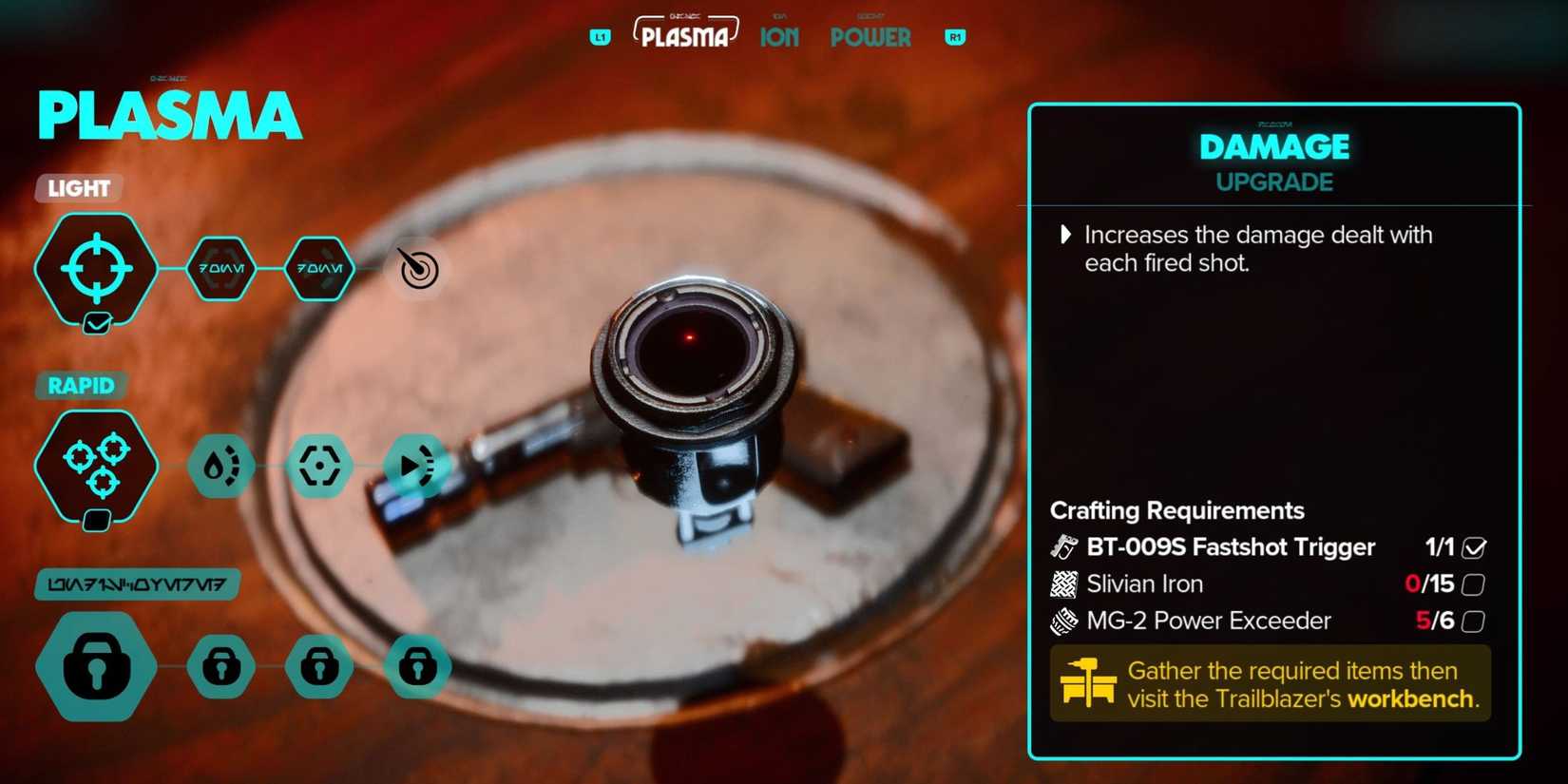The image size is (1568, 784).
Task: Switch to the ION tab
Action: tap(778, 36)
